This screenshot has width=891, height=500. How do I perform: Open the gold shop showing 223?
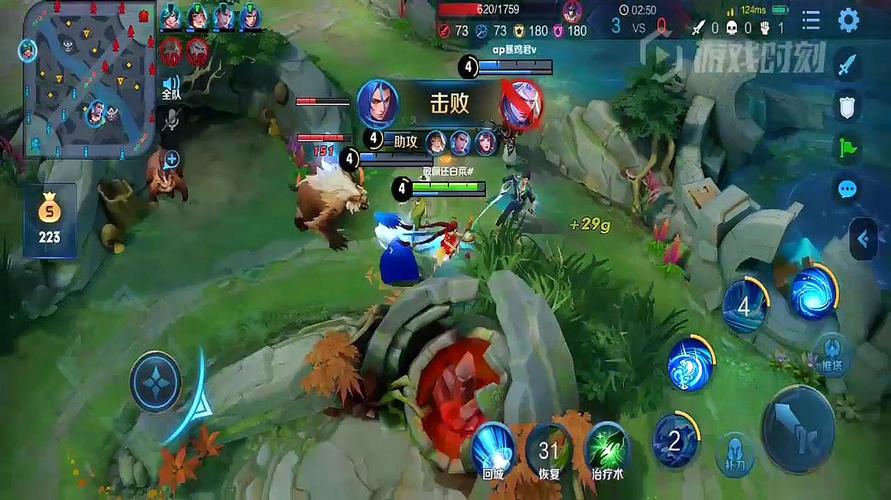pos(49,220)
